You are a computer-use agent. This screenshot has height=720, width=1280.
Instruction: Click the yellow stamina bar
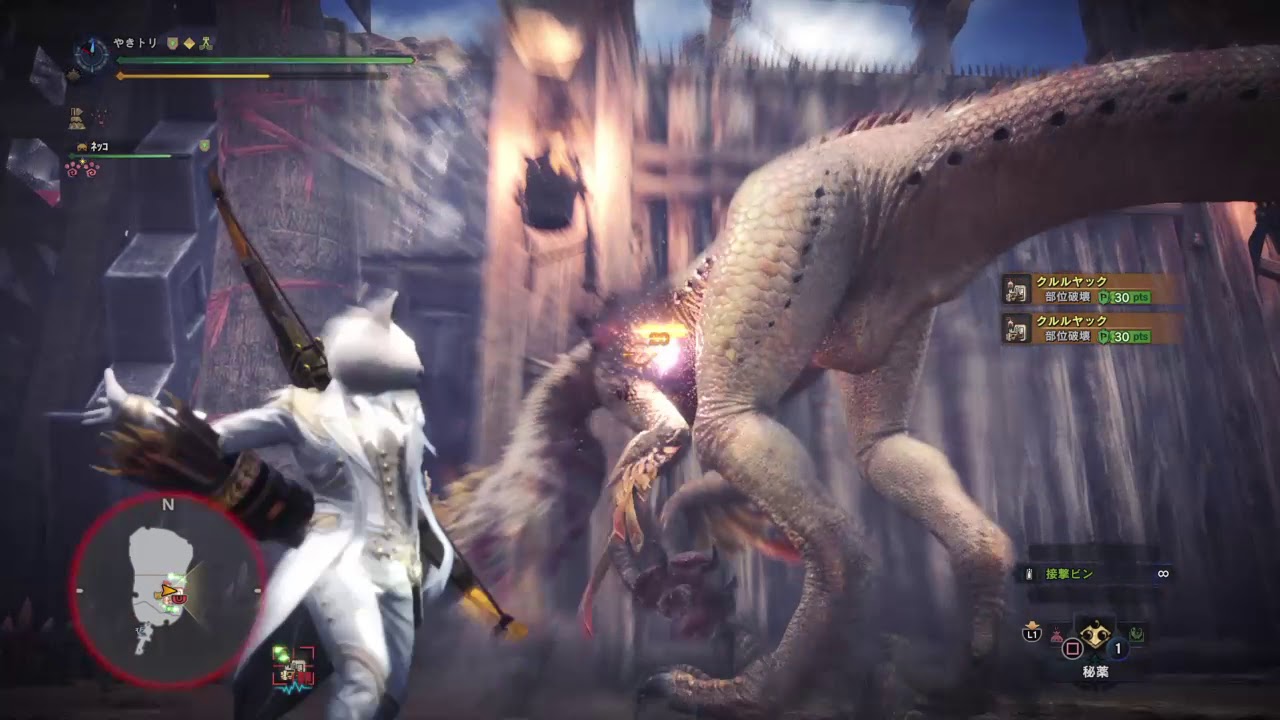[x=195, y=75]
